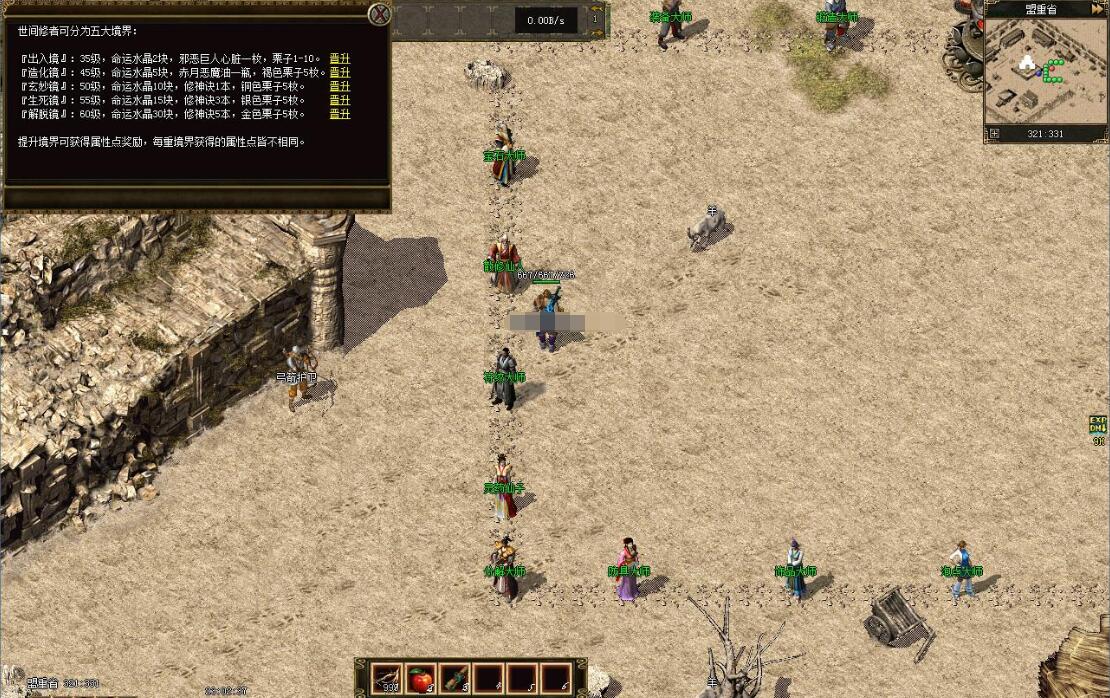
Task: Select the hotbar slot showing 998 count
Action: (386, 678)
